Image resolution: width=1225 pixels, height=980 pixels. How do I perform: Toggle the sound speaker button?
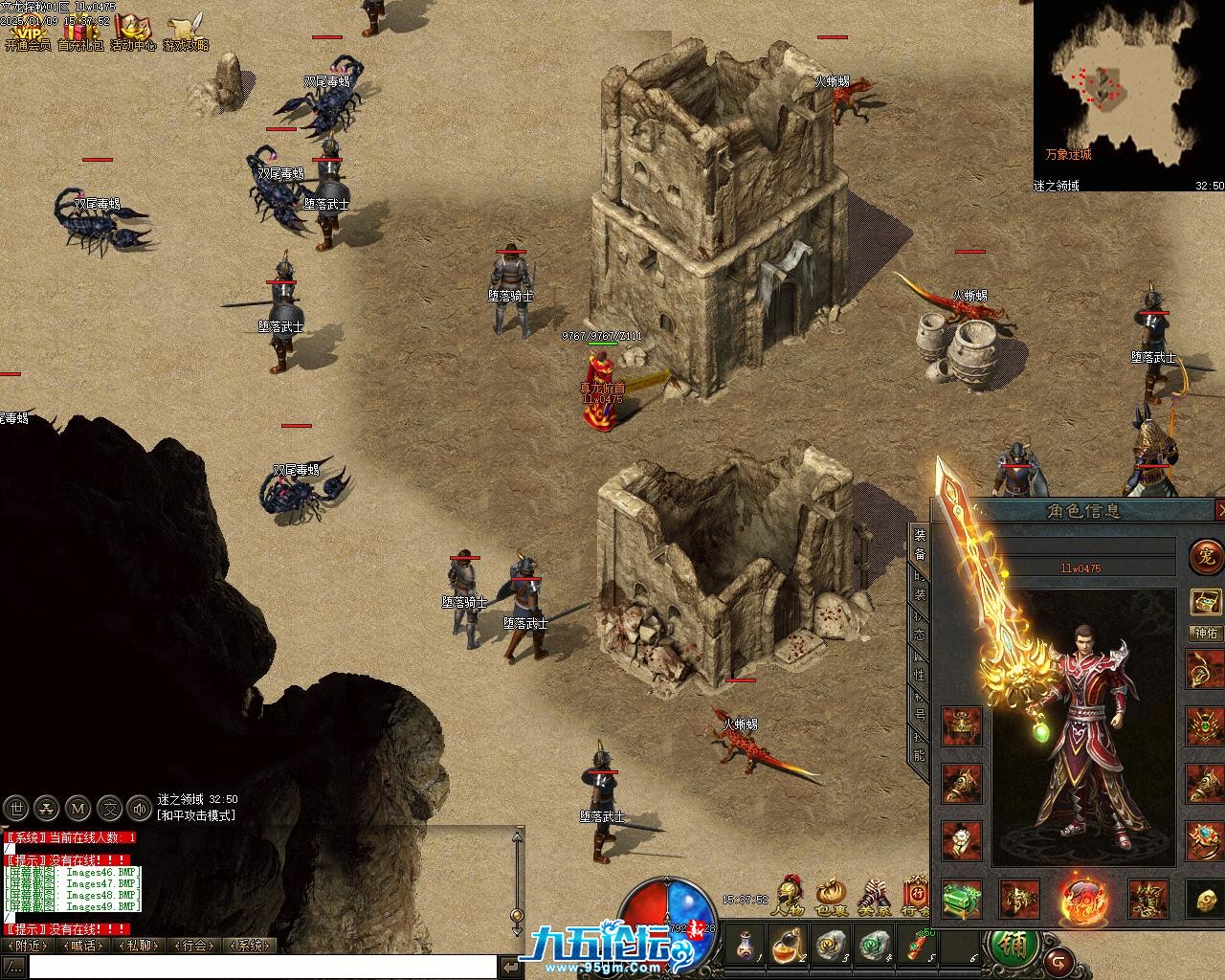141,809
